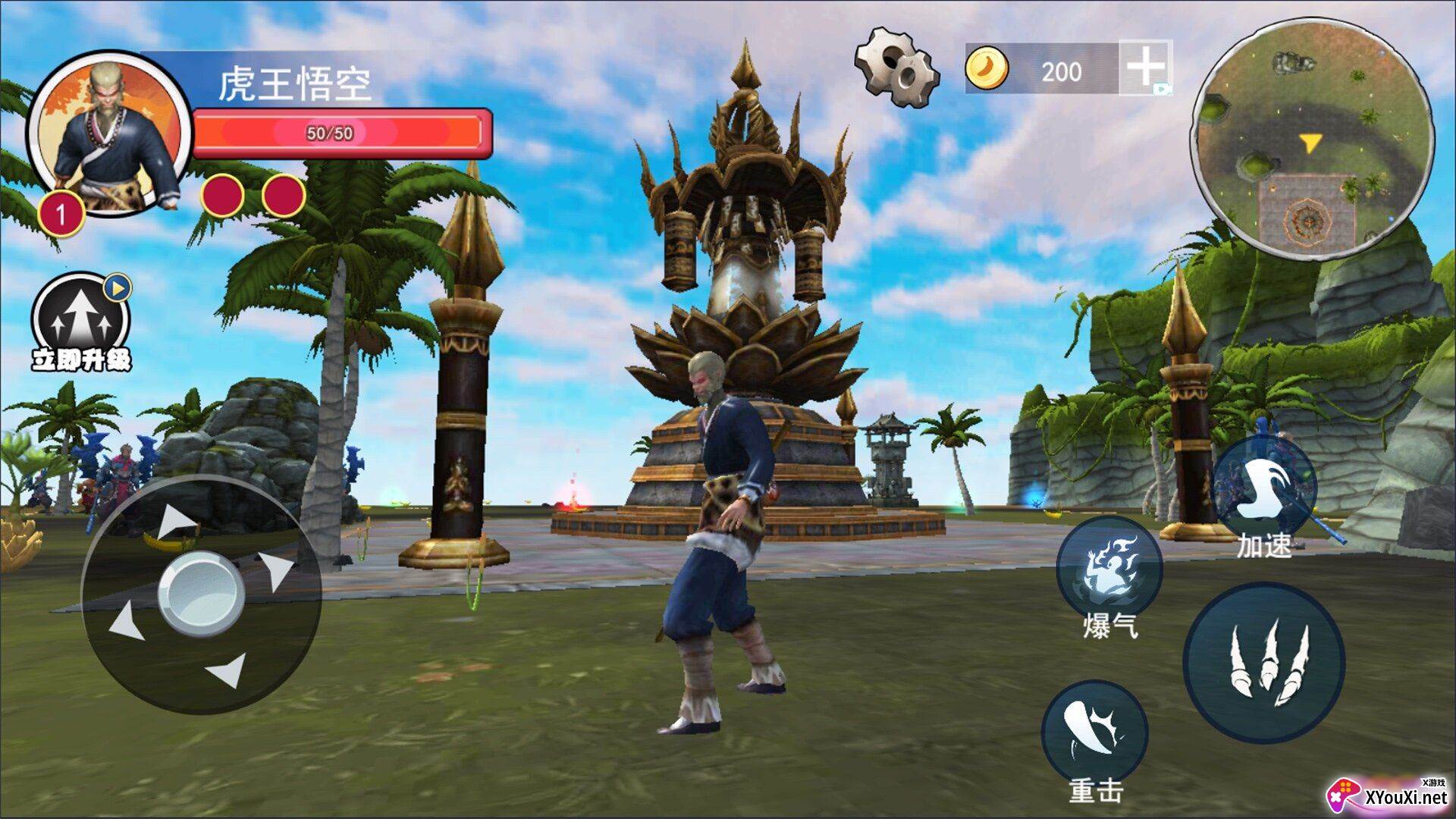Use the 重击 heavy strike skill
The image size is (1456, 819).
[x=1094, y=733]
